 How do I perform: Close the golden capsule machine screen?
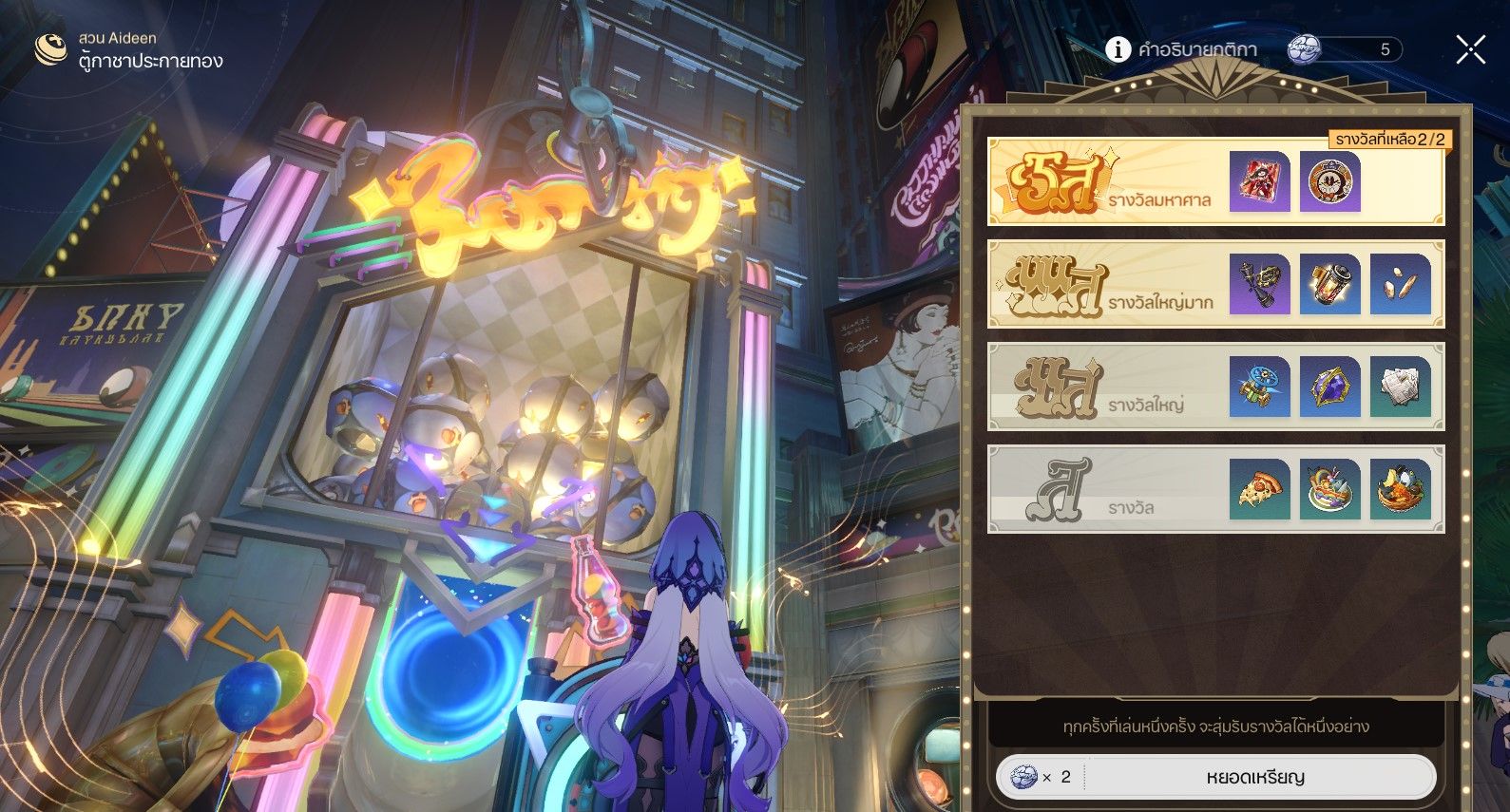(1470, 49)
